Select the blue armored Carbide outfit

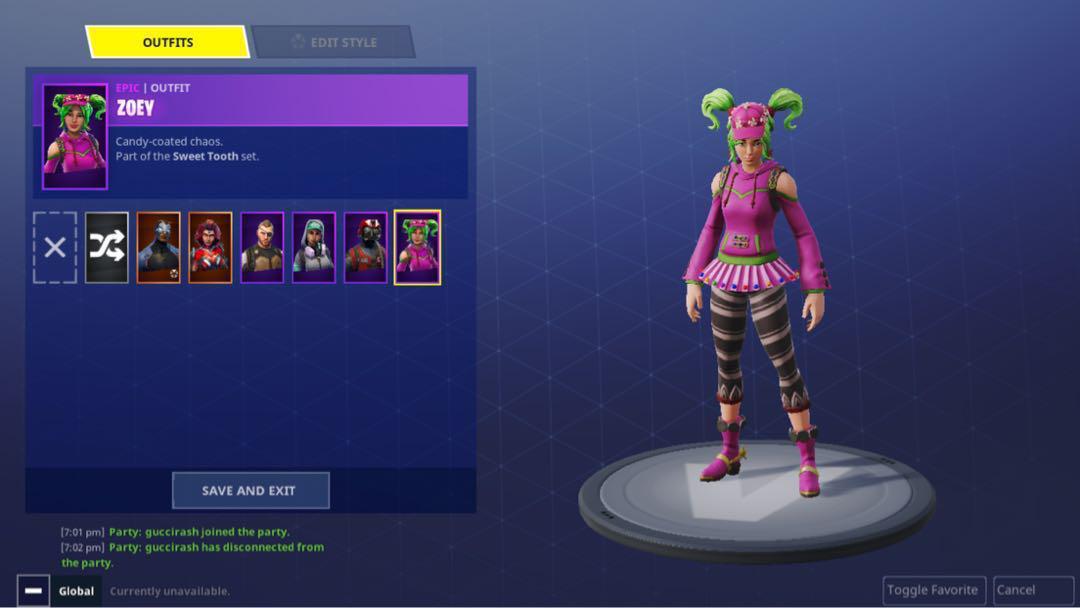159,247
